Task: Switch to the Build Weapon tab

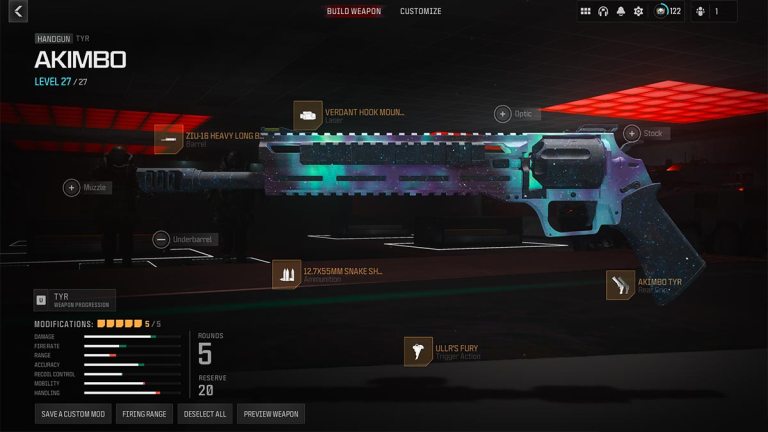Action: (x=354, y=12)
